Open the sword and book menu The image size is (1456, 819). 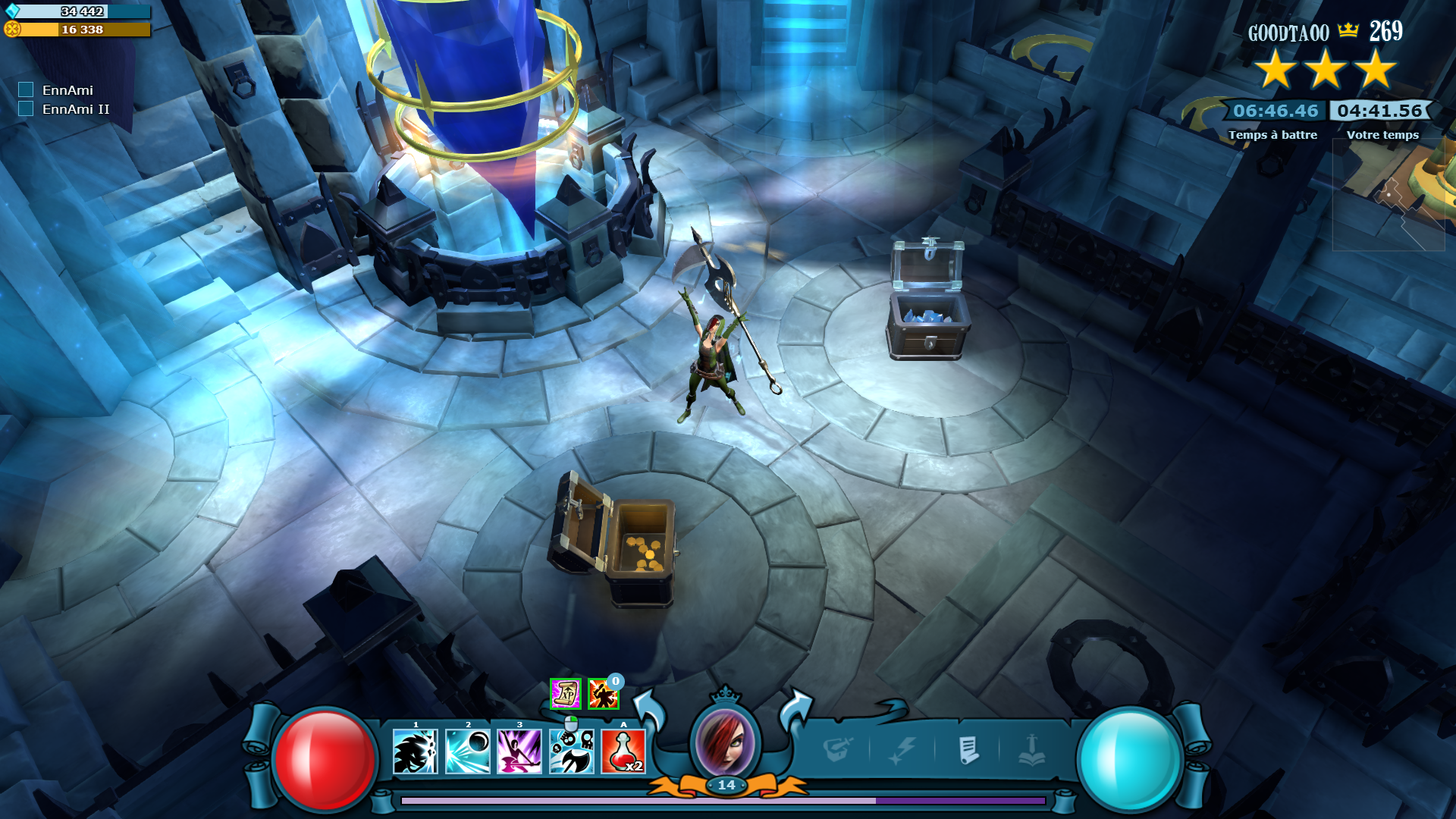[x=1031, y=751]
